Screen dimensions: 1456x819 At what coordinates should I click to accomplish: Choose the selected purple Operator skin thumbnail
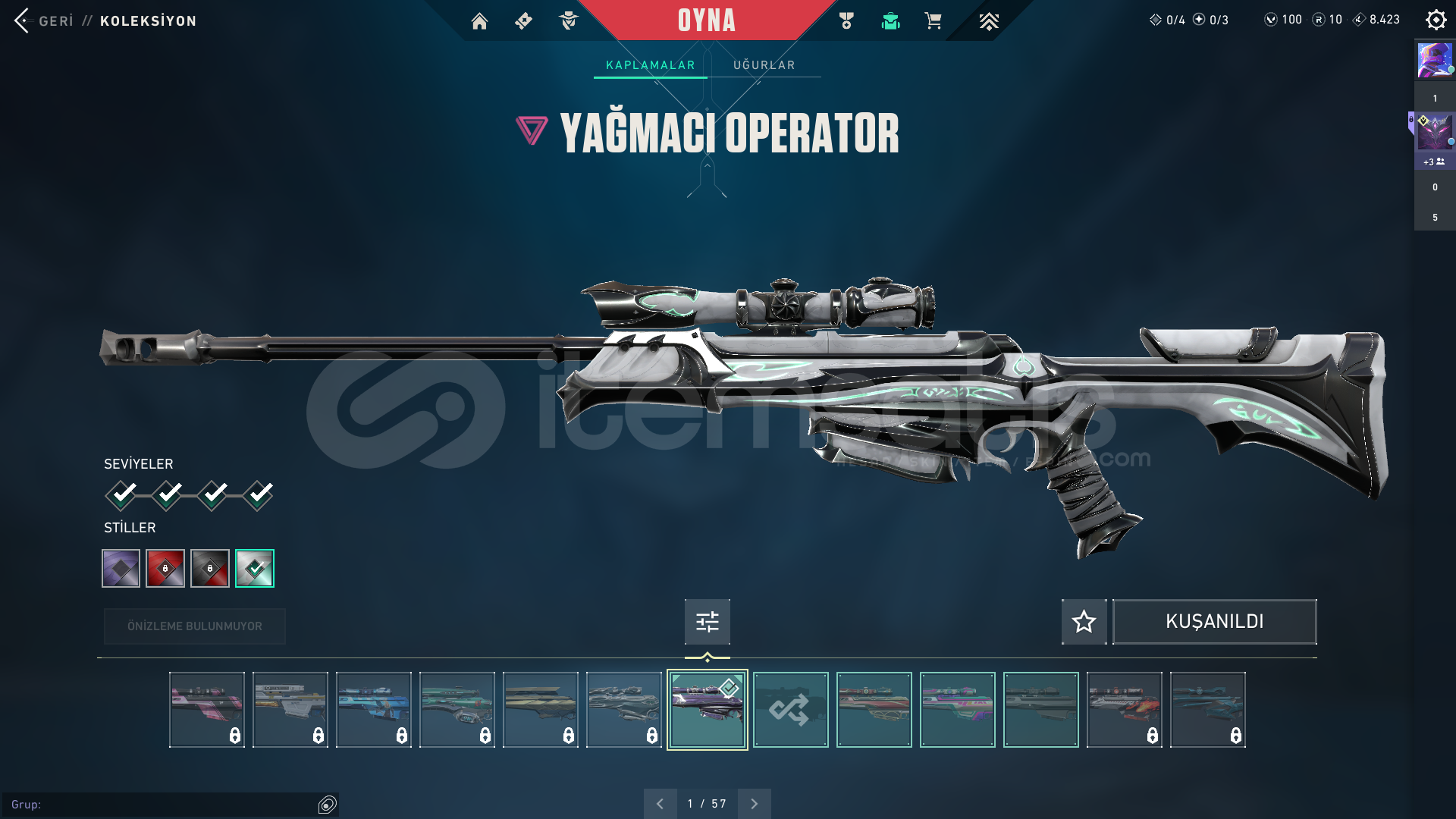[x=707, y=710]
